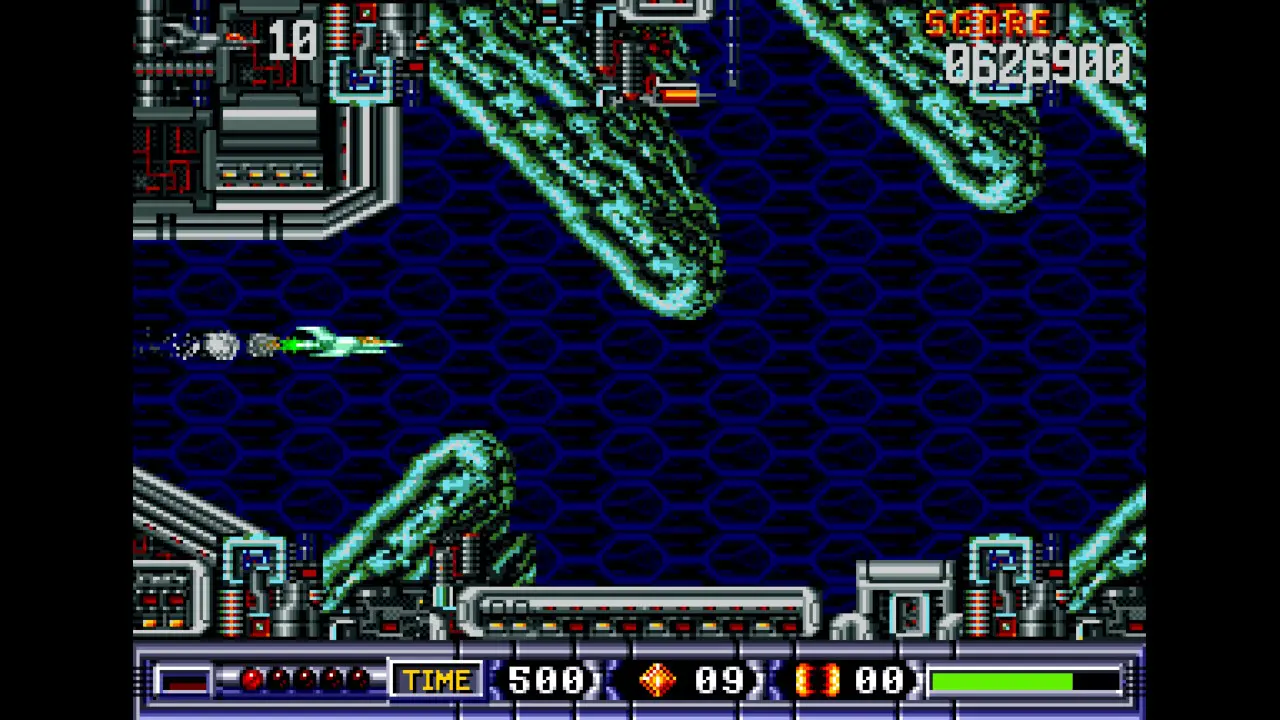The image size is (1280, 720).
Task: Click the green energy bar in the HUD
Action: point(1000,680)
